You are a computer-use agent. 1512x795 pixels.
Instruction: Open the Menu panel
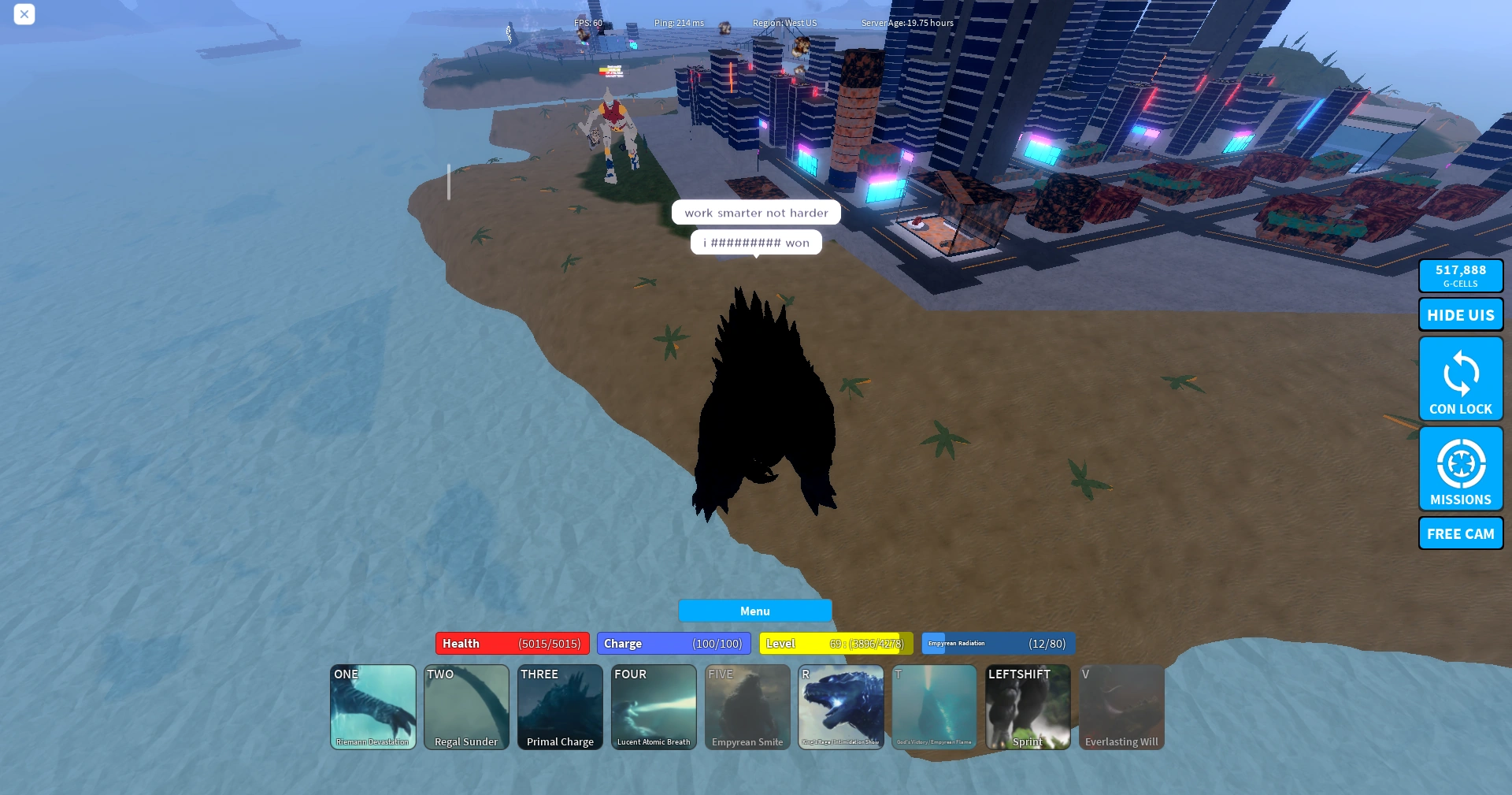coord(754,611)
